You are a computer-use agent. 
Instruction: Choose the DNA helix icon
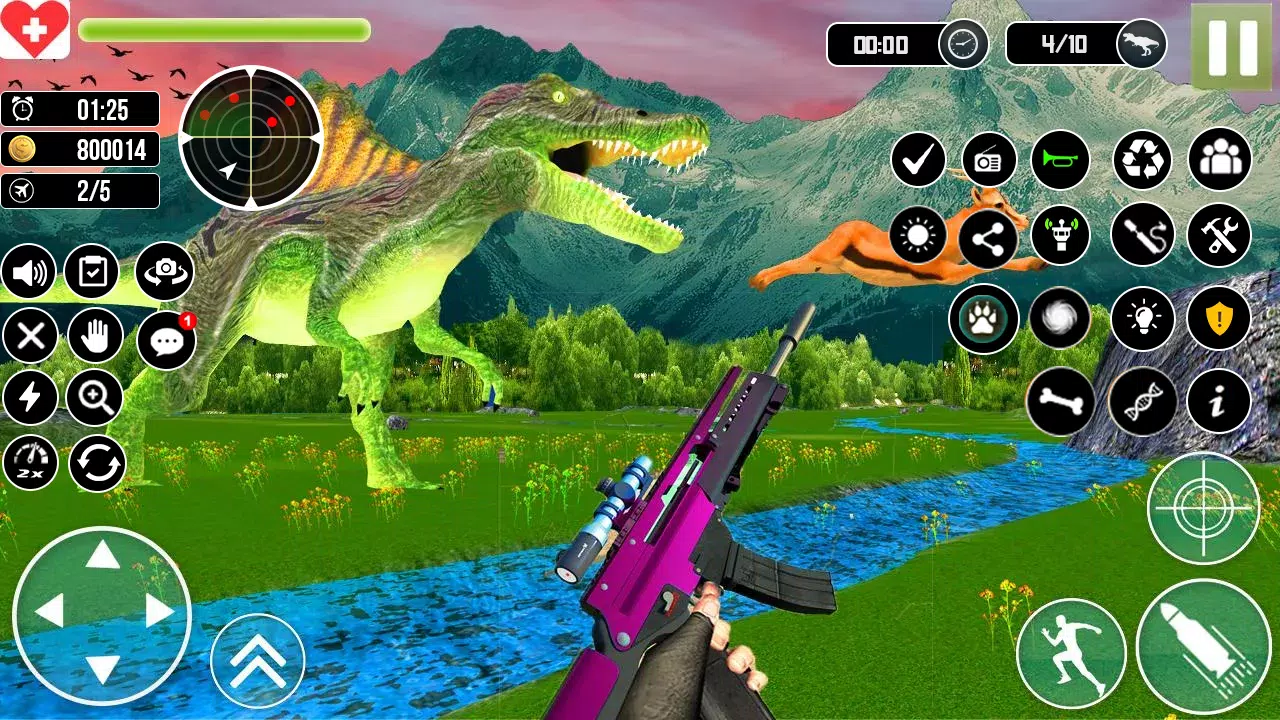(1143, 402)
